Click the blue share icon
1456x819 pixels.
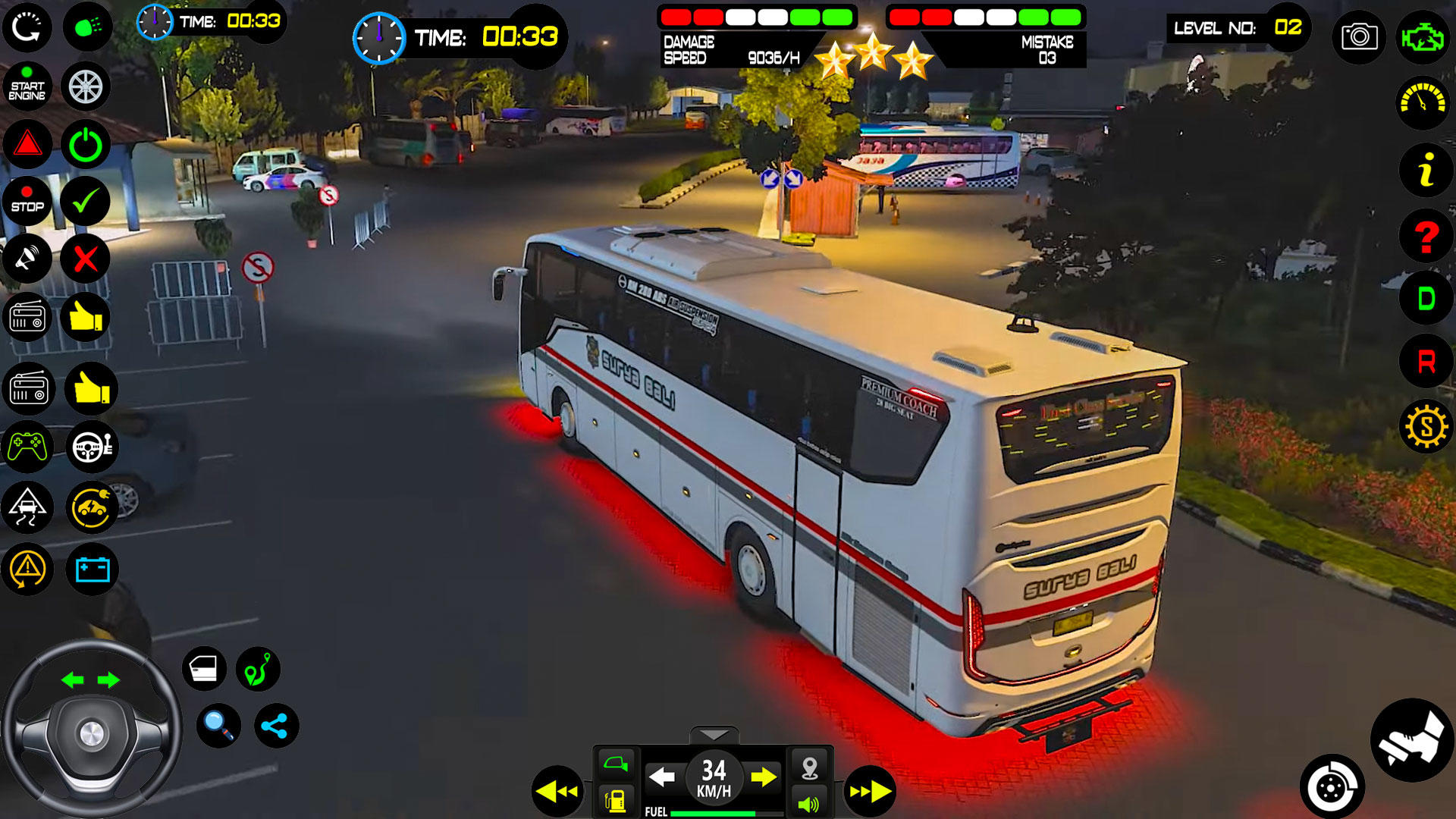pyautogui.click(x=275, y=726)
